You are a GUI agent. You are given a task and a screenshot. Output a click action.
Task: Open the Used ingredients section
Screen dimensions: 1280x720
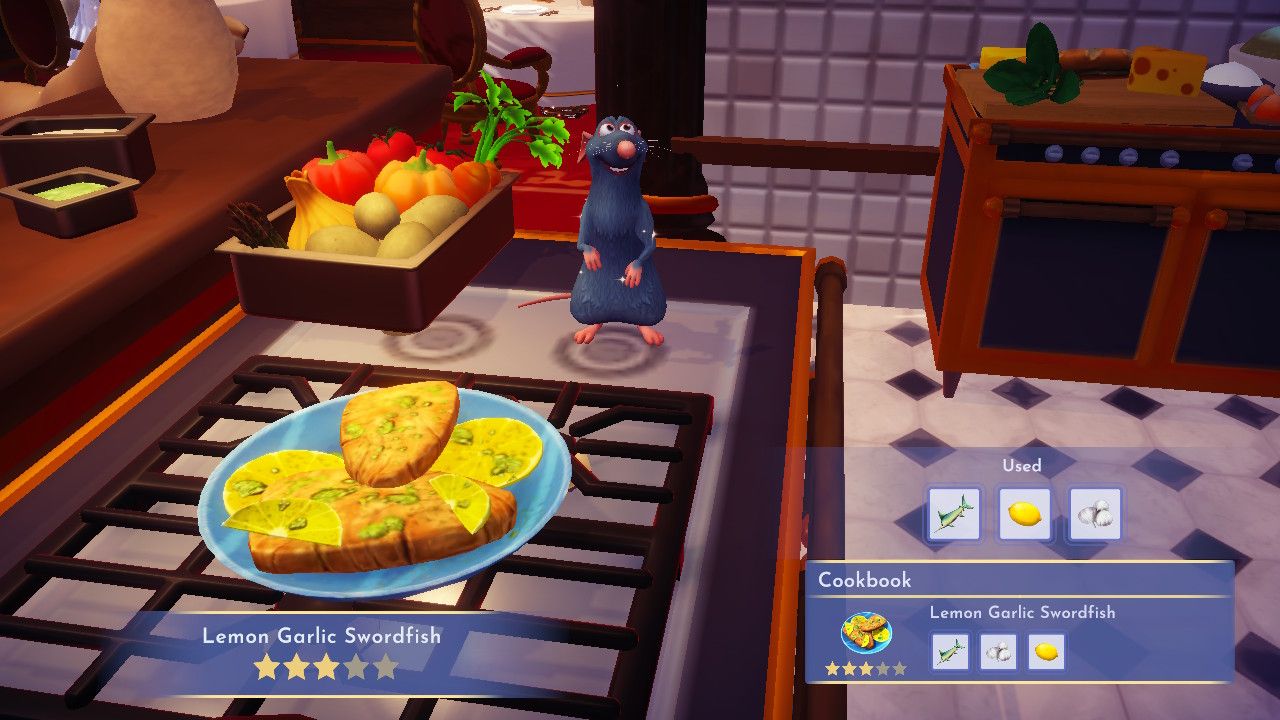[x=1023, y=465]
